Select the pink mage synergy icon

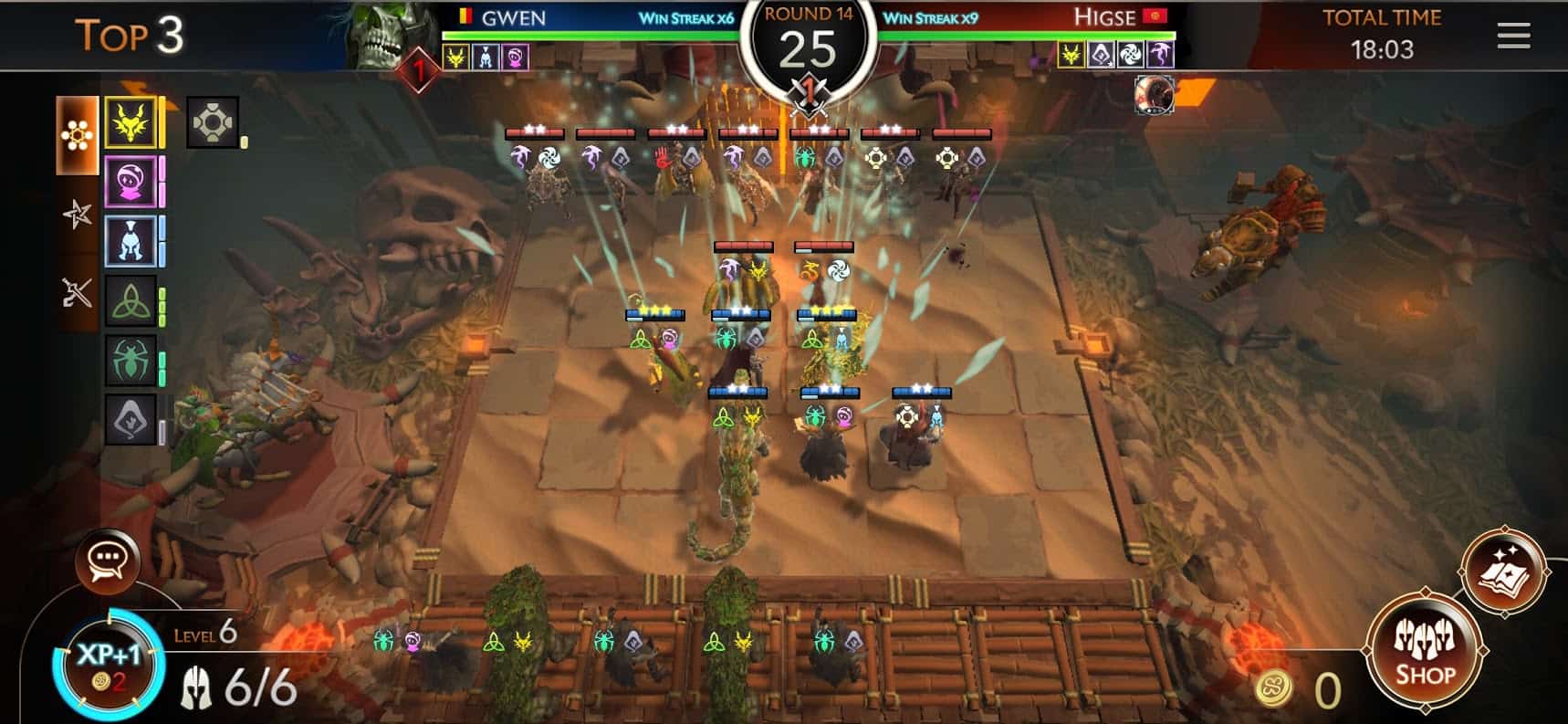click(131, 181)
